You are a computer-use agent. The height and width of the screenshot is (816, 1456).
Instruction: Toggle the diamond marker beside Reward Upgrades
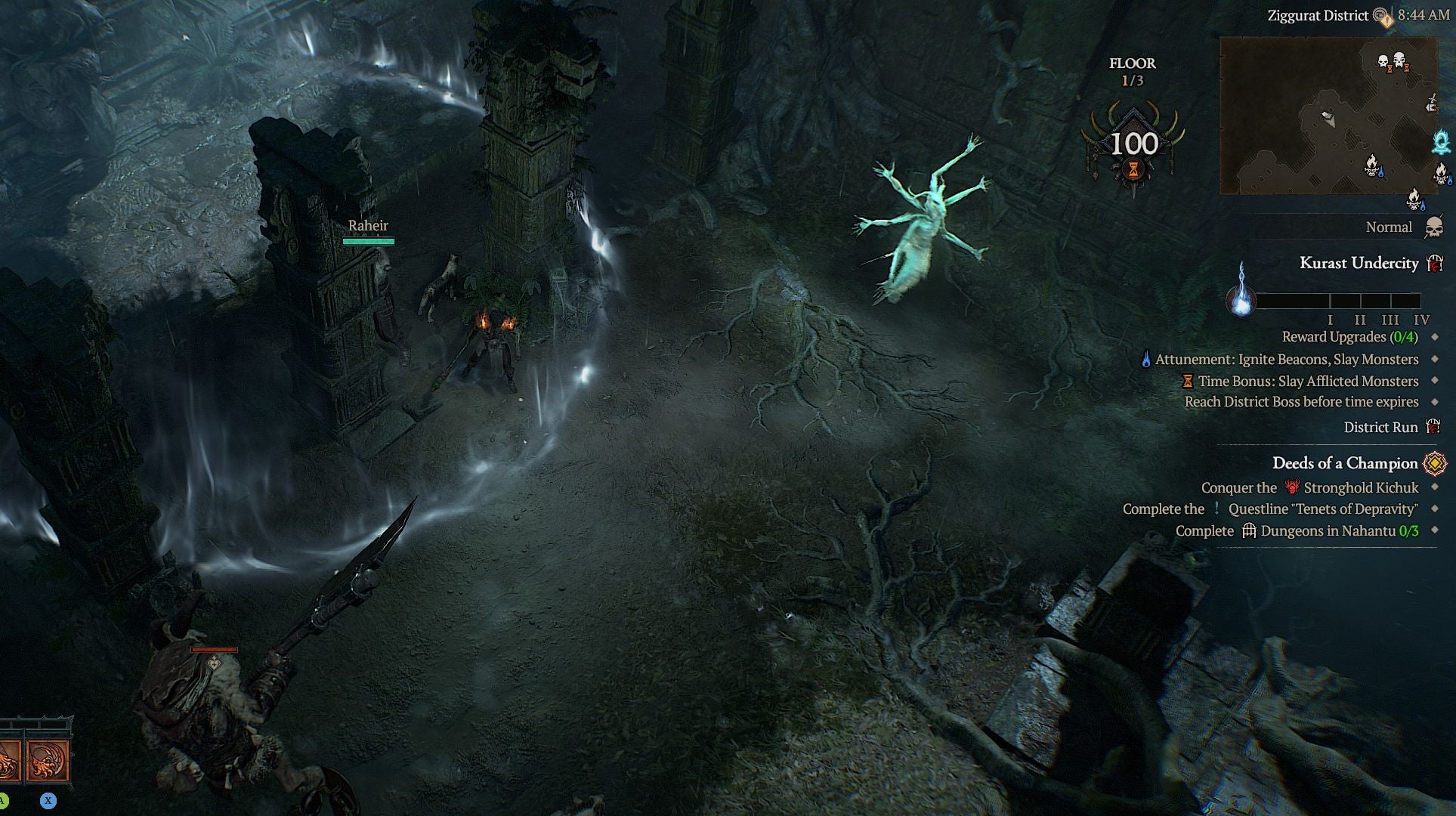[x=1433, y=337]
